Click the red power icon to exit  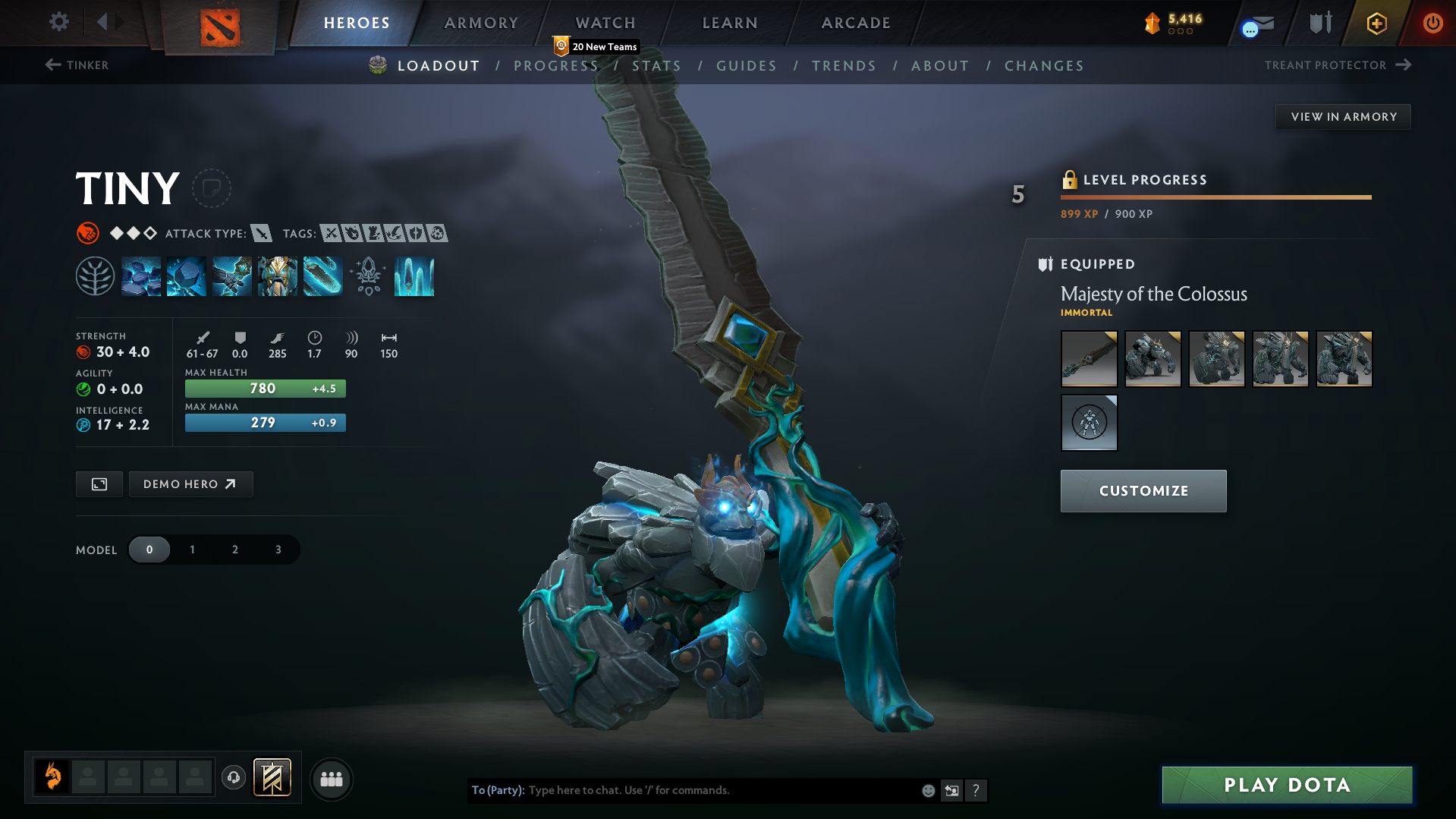pyautogui.click(x=1432, y=23)
